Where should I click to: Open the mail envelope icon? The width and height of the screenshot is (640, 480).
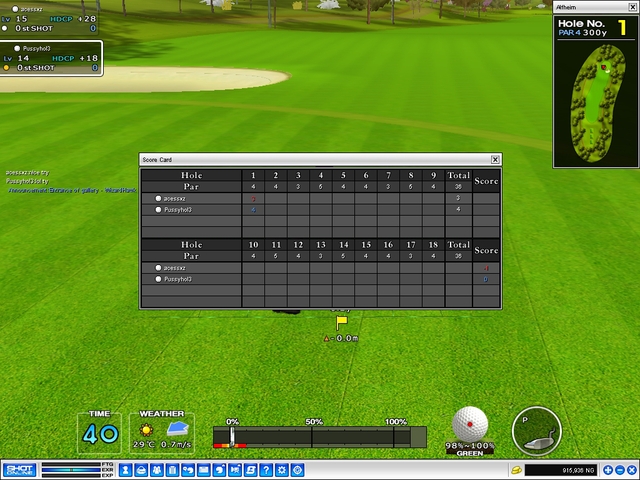coord(204,470)
